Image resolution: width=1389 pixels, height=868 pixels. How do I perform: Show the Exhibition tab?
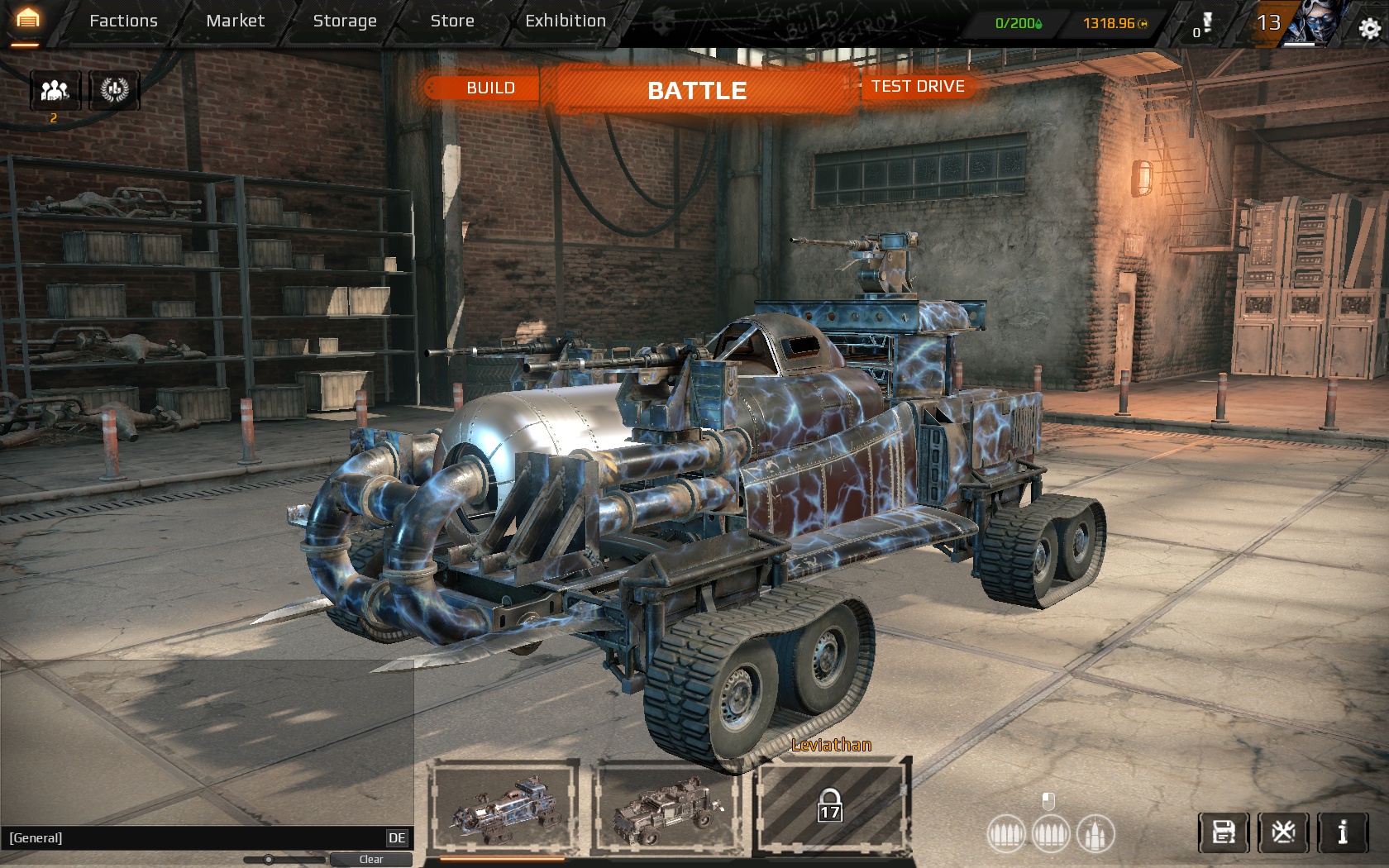[x=566, y=21]
